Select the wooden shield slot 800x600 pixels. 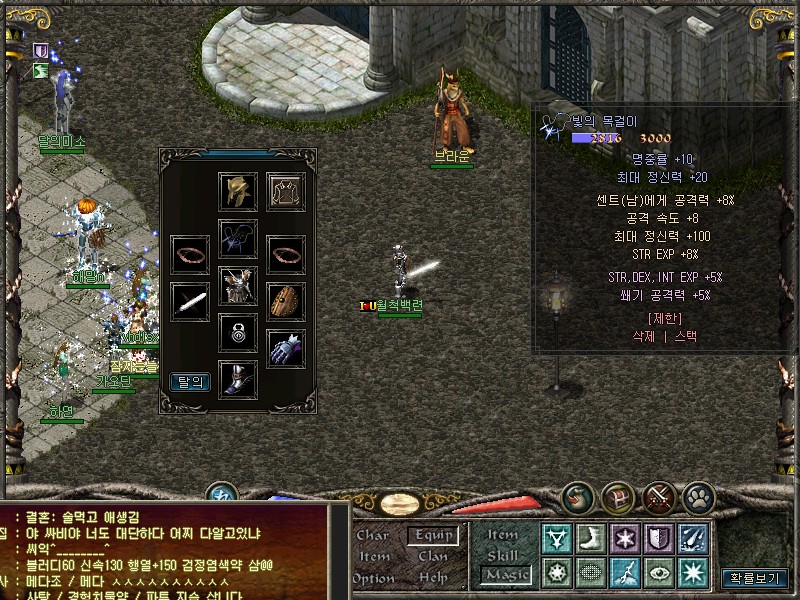point(286,299)
